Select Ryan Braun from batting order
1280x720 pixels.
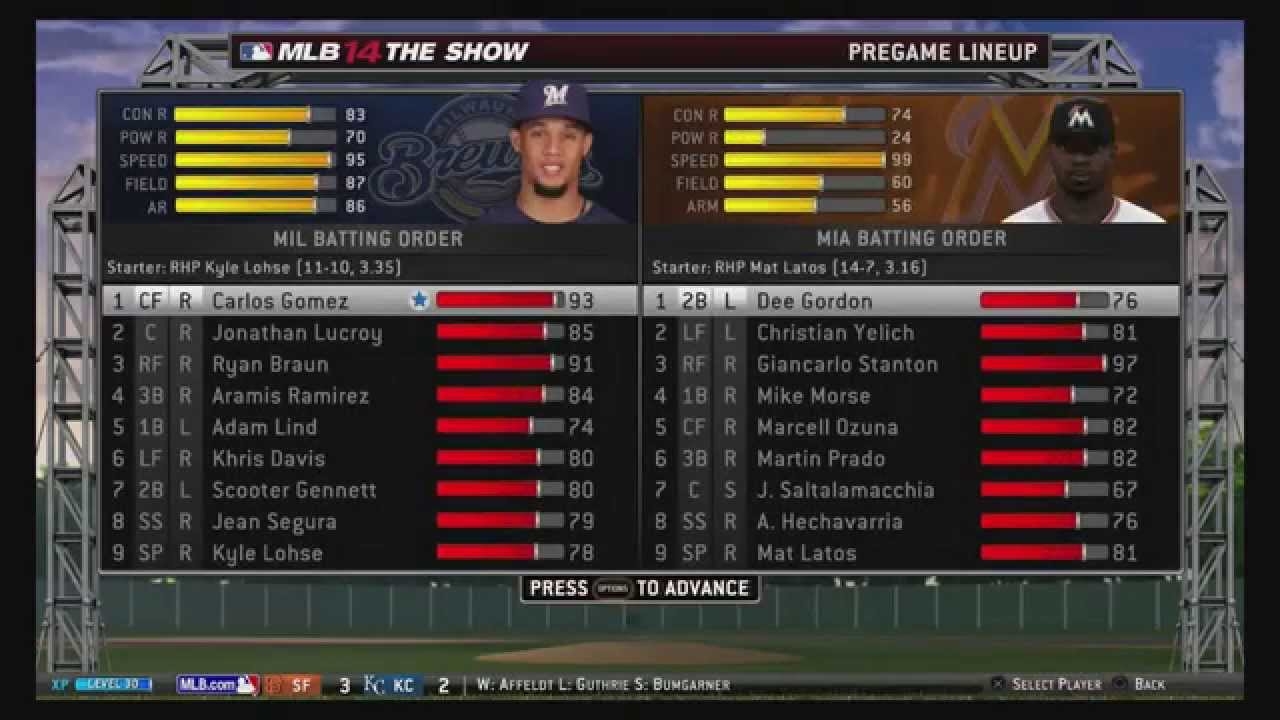(270, 364)
